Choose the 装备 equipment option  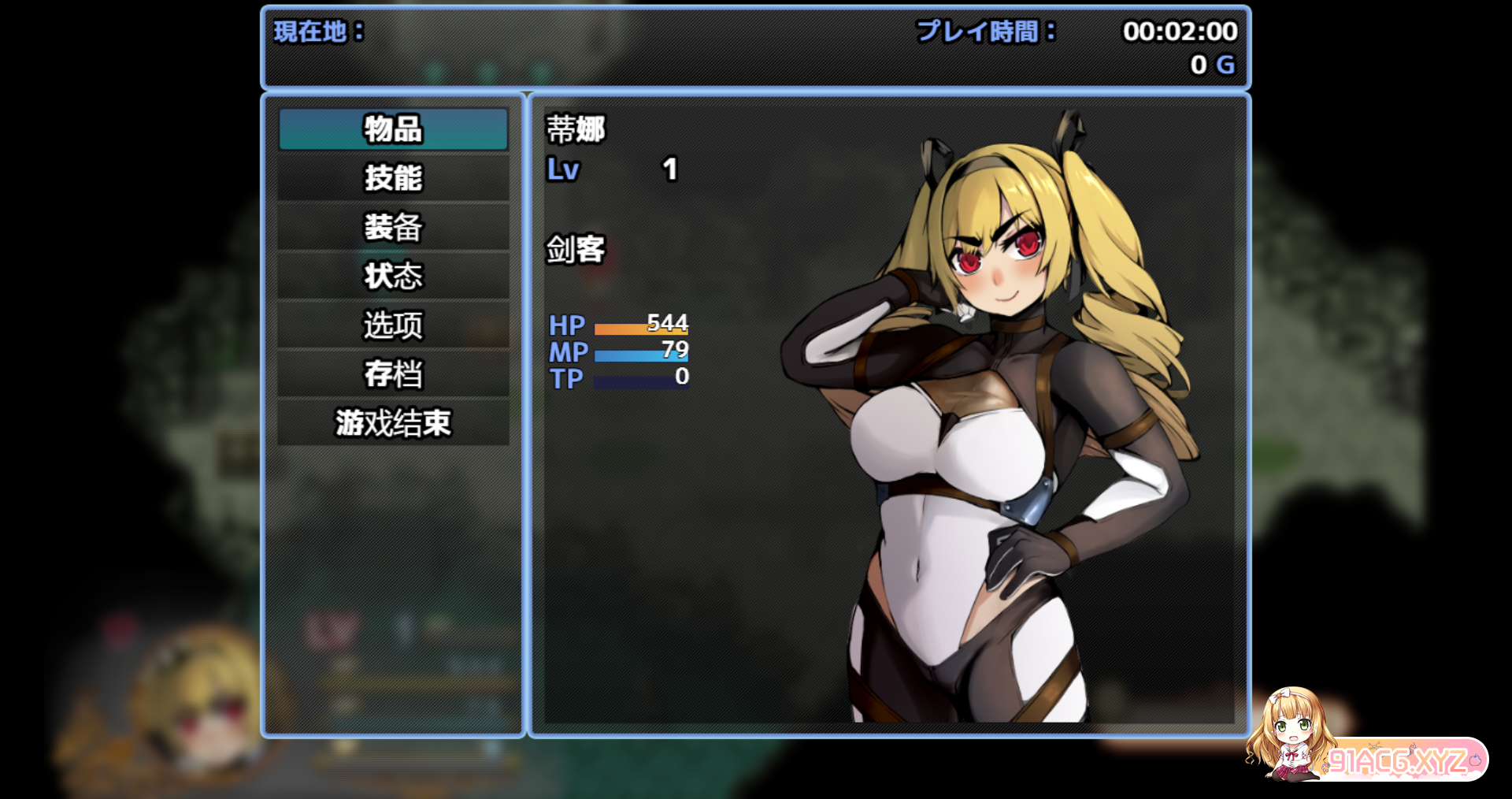coord(393,227)
